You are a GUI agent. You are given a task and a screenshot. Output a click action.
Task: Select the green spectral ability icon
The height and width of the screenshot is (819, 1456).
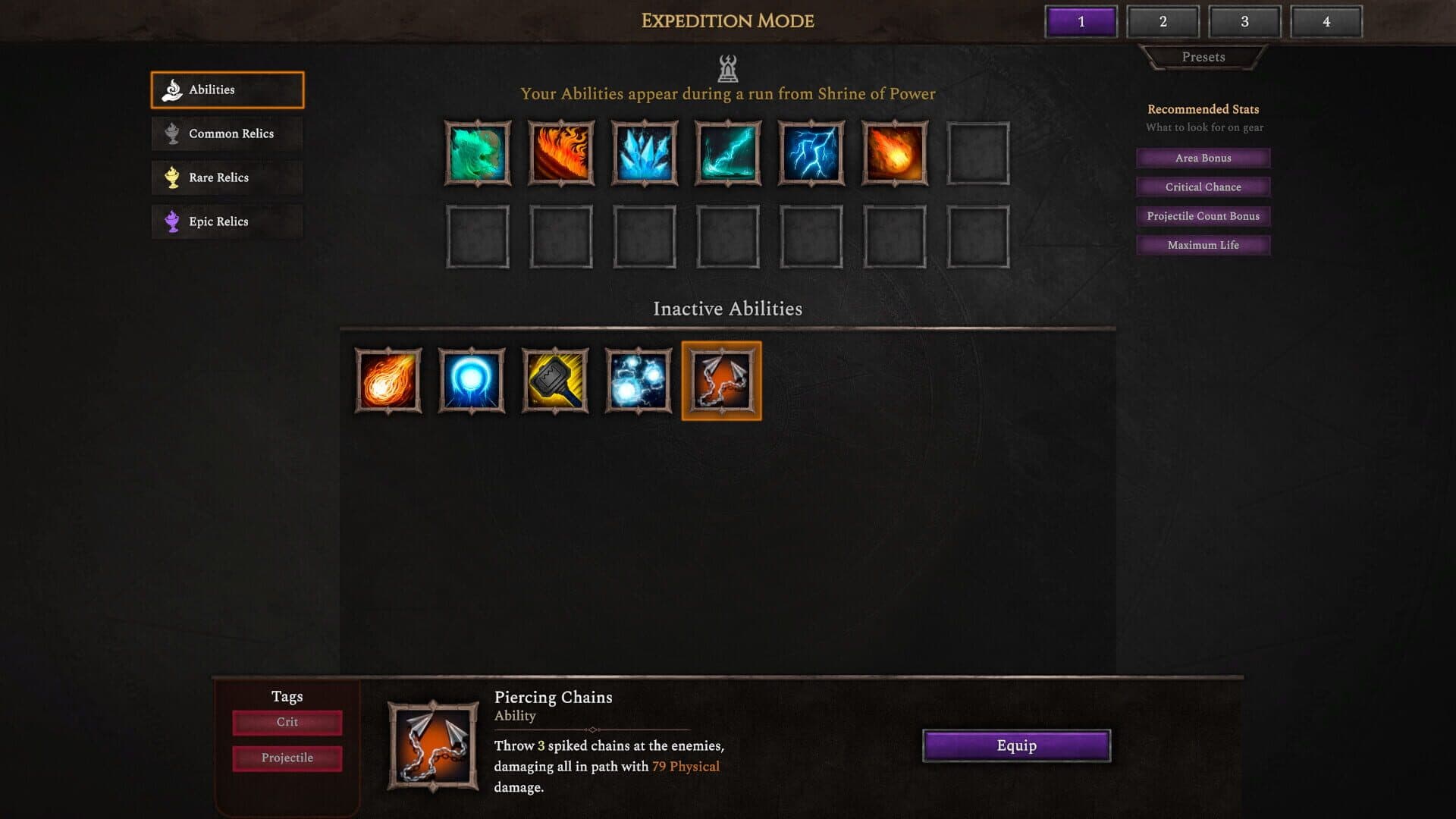tap(477, 154)
